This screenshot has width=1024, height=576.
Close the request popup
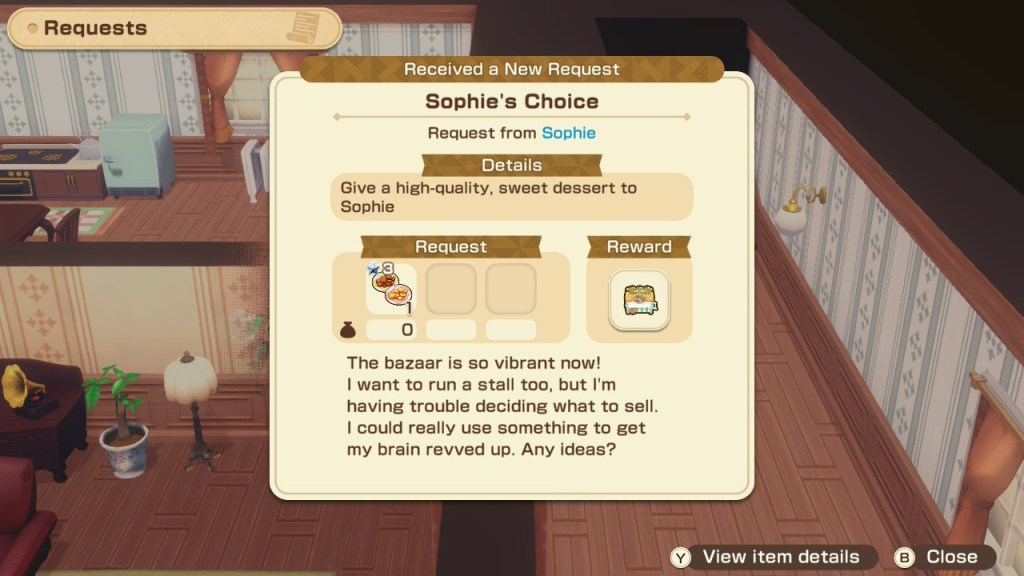point(938,557)
